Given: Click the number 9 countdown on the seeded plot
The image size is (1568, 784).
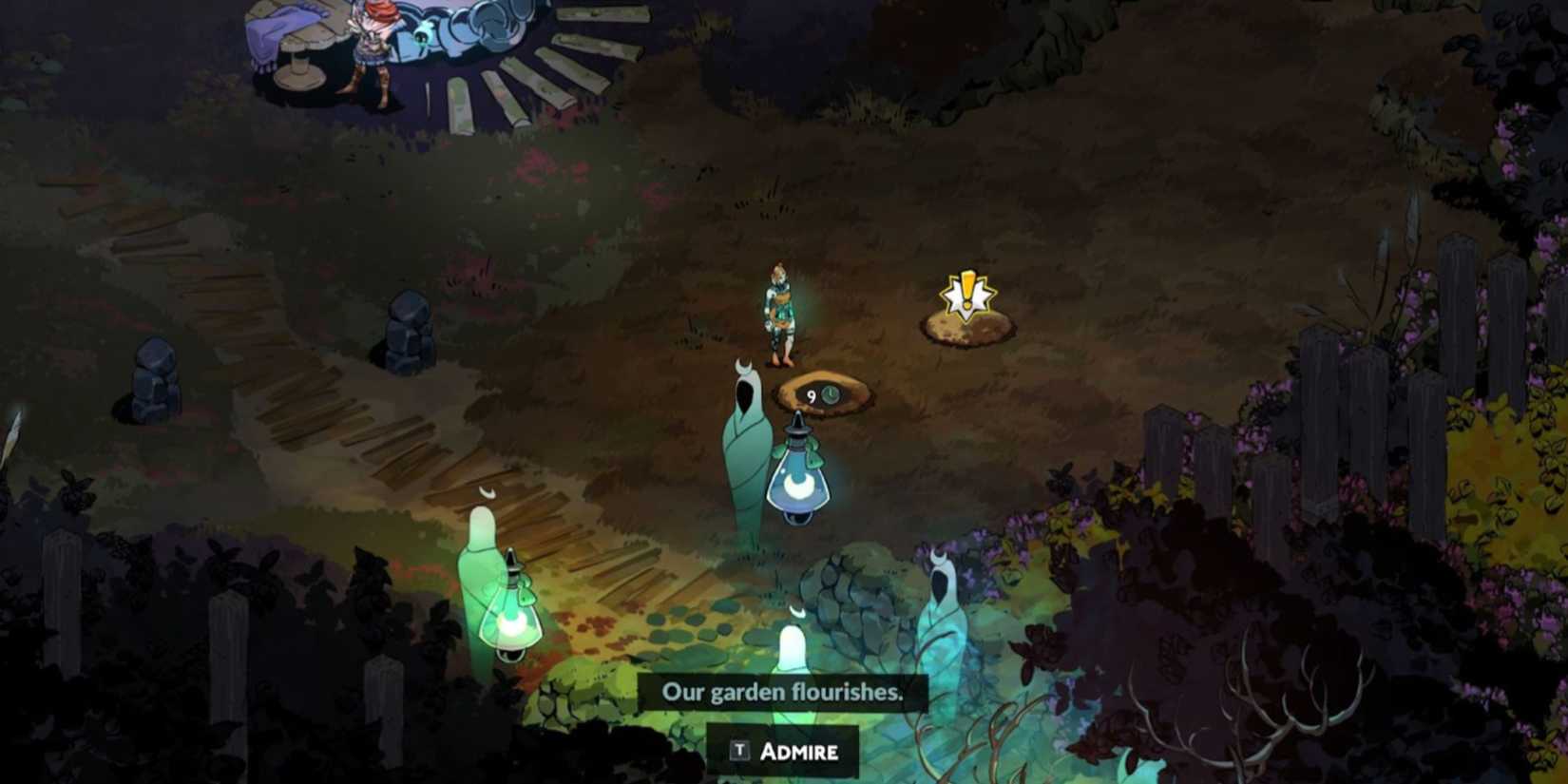Looking at the screenshot, I should (812, 396).
